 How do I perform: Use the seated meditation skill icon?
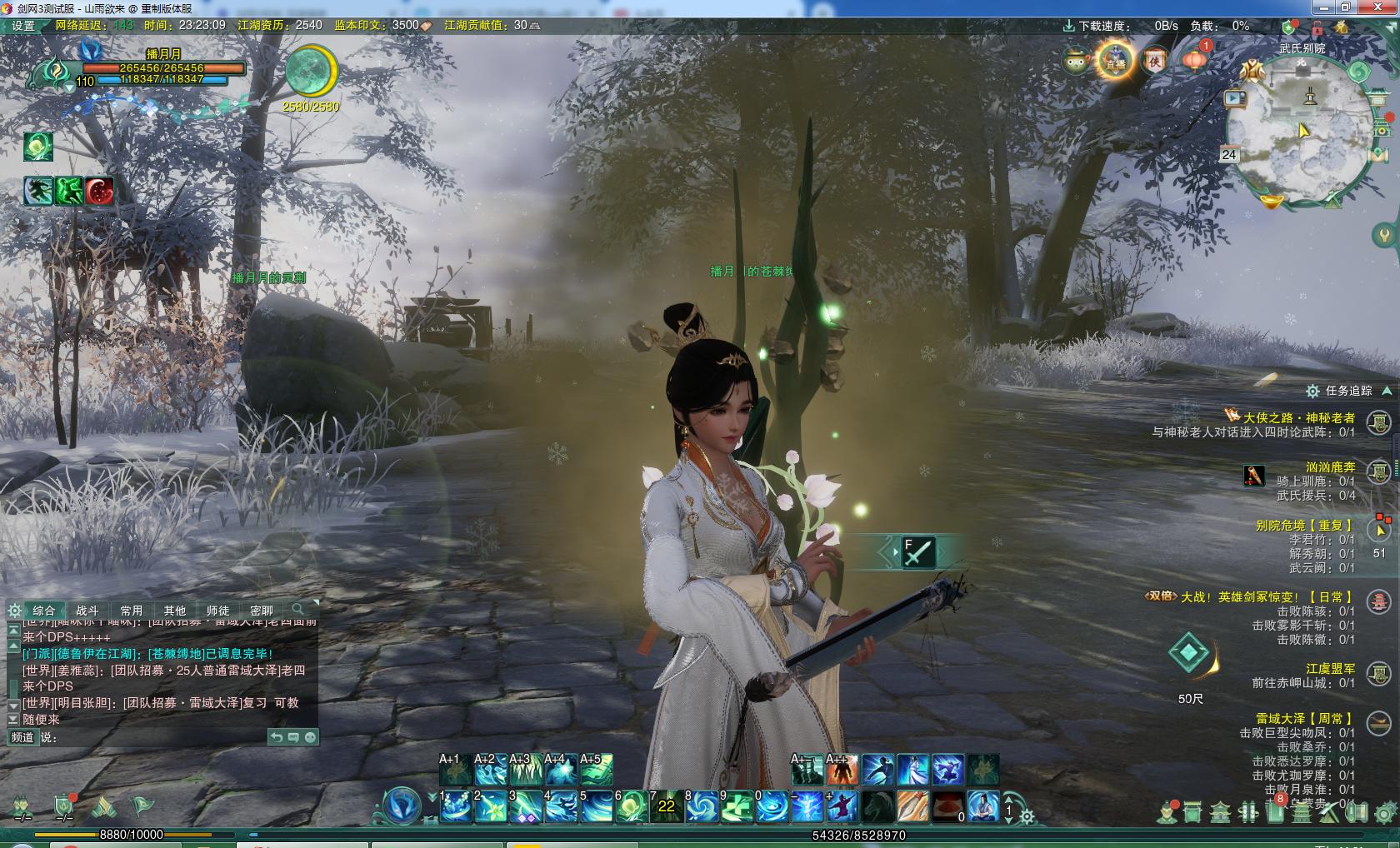983,806
